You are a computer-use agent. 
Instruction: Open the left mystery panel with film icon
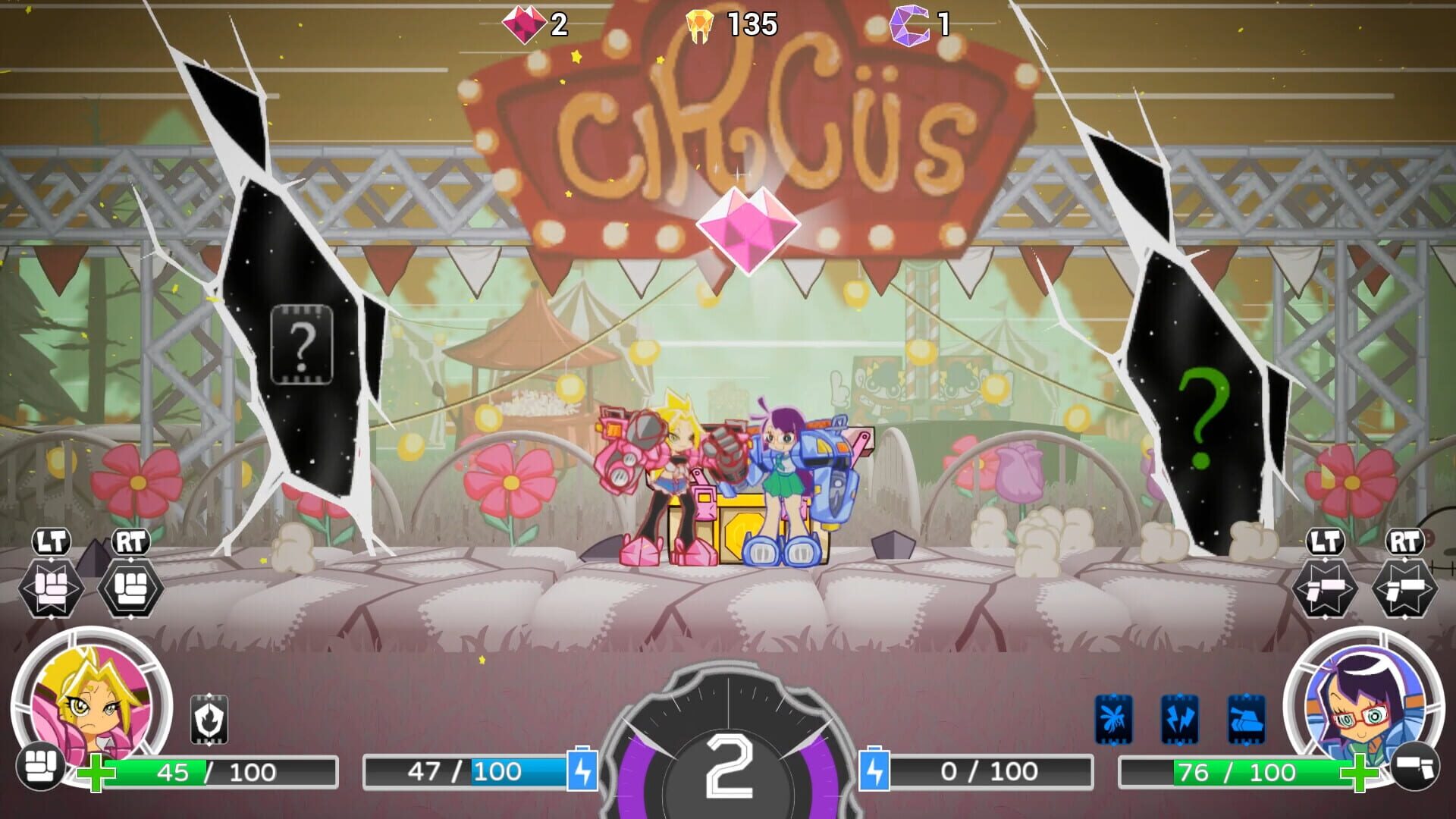303,345
